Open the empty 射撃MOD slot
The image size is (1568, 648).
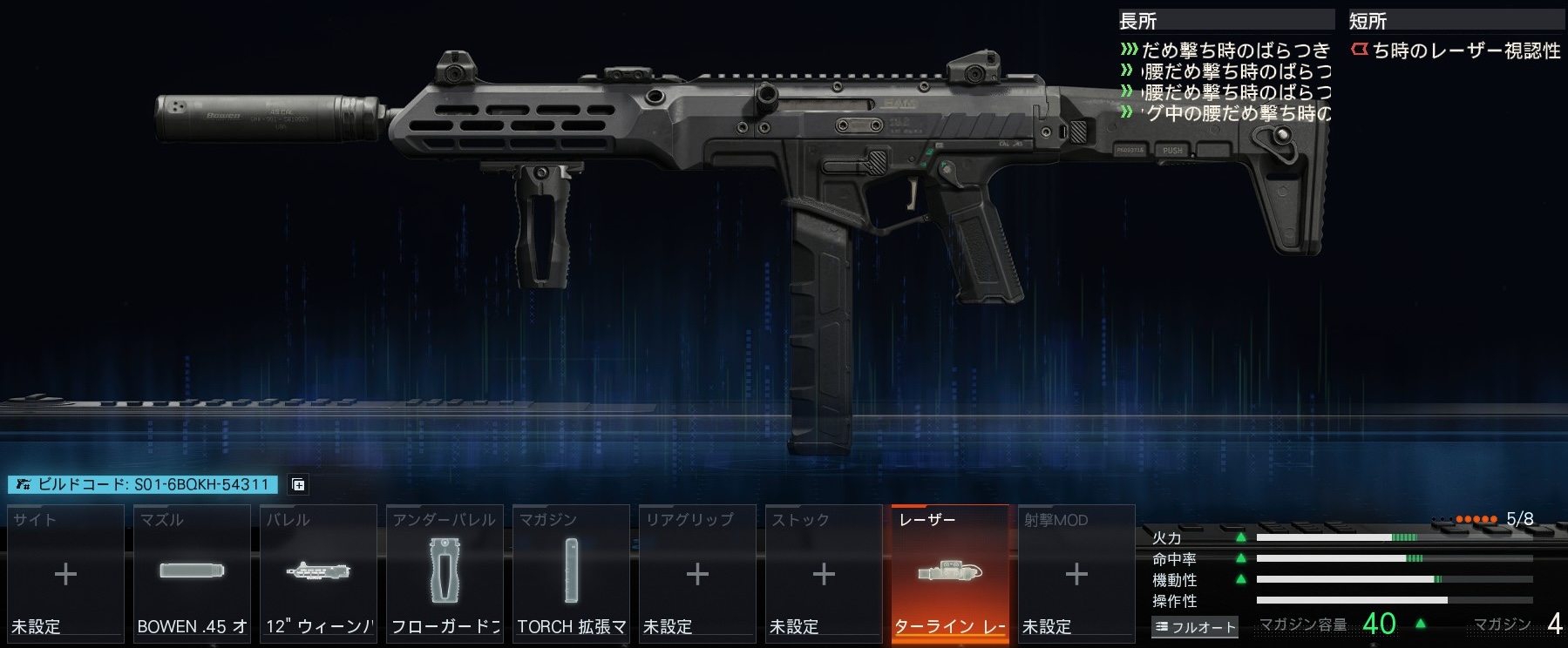[x=1076, y=573]
